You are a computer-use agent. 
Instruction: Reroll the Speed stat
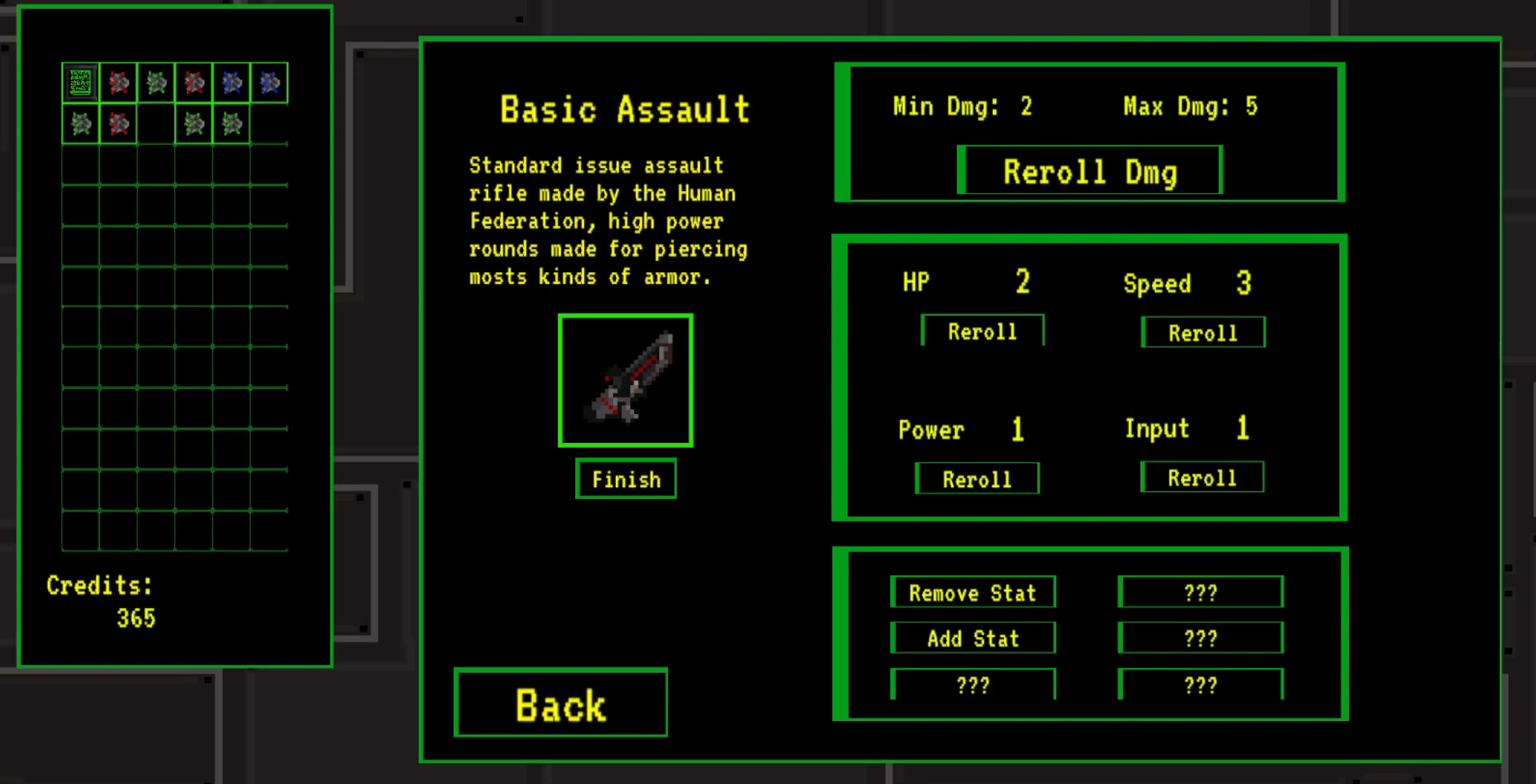(x=1203, y=332)
